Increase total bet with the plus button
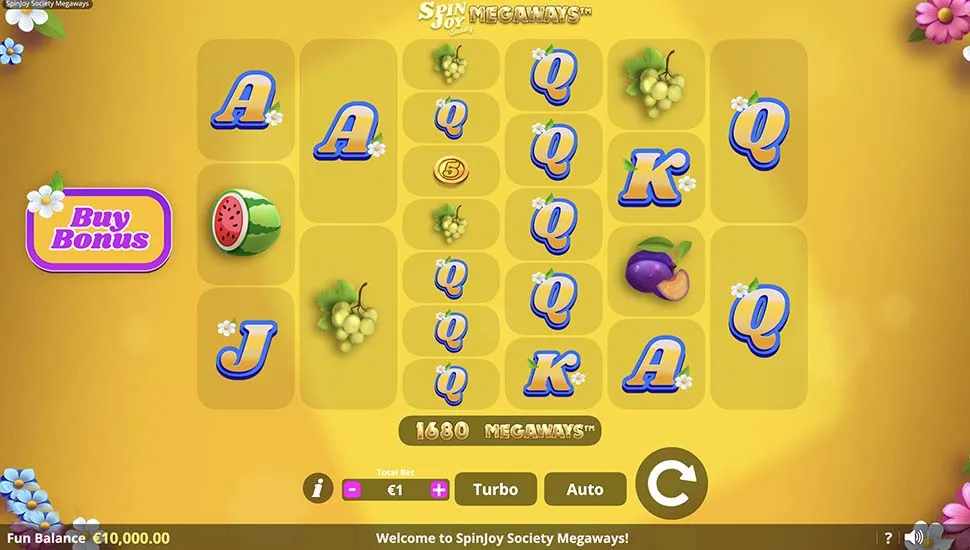Screen dimensions: 970x550 point(439,490)
